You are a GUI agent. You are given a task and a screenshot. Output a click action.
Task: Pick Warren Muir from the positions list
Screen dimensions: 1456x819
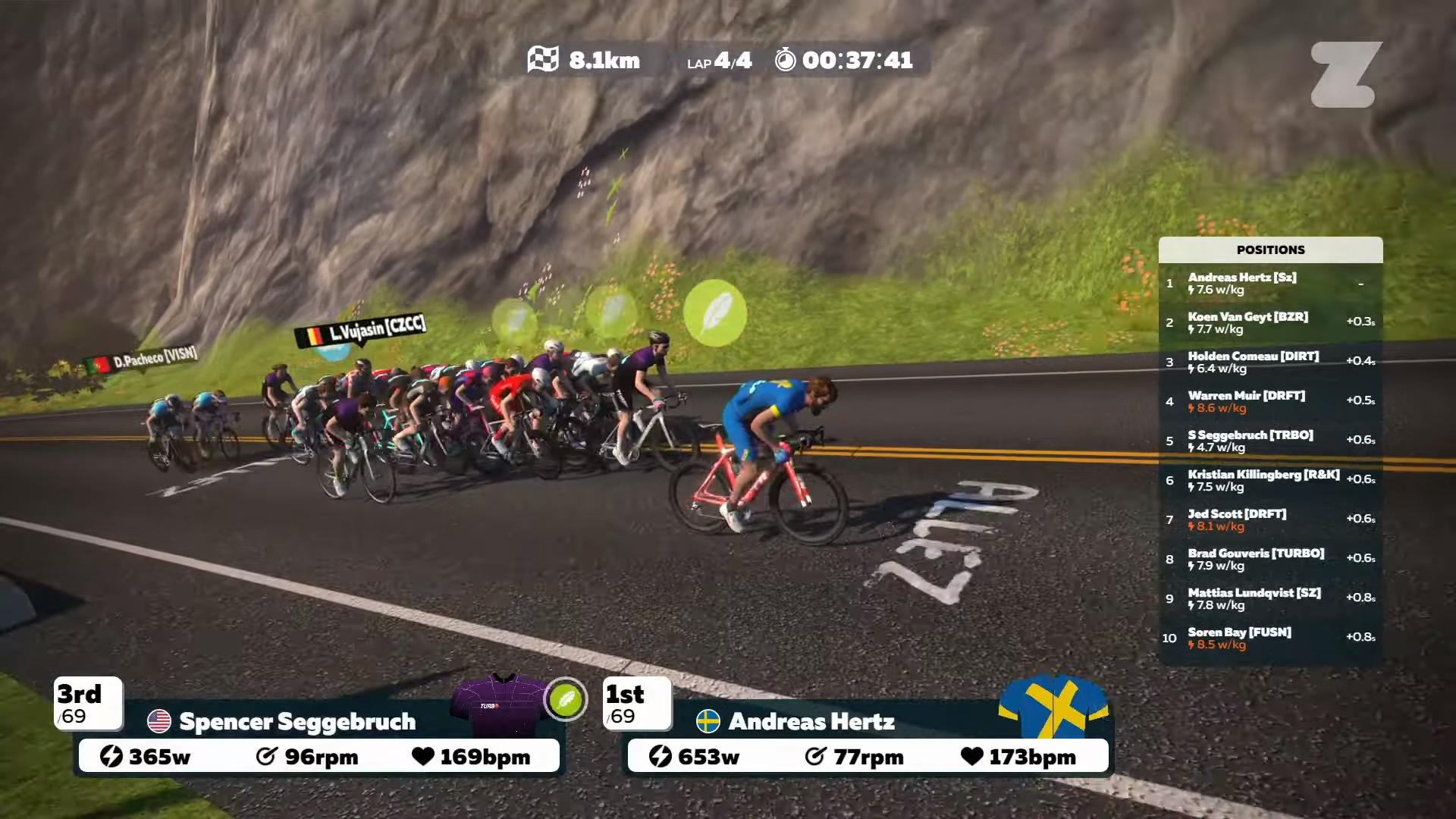[1270, 402]
